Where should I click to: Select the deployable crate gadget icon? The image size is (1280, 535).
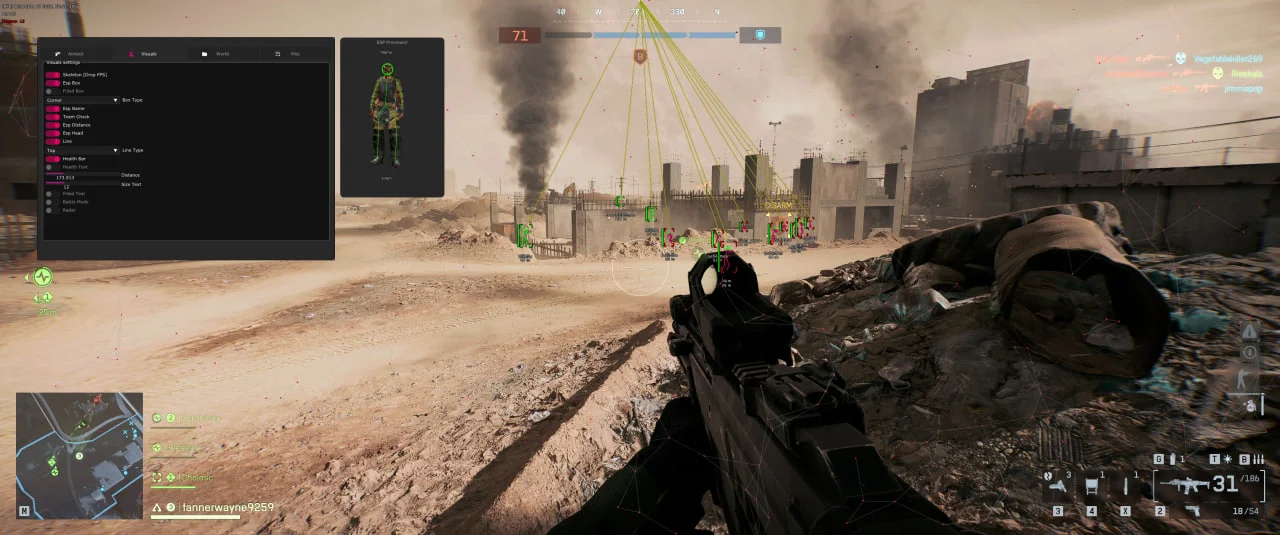1091,488
